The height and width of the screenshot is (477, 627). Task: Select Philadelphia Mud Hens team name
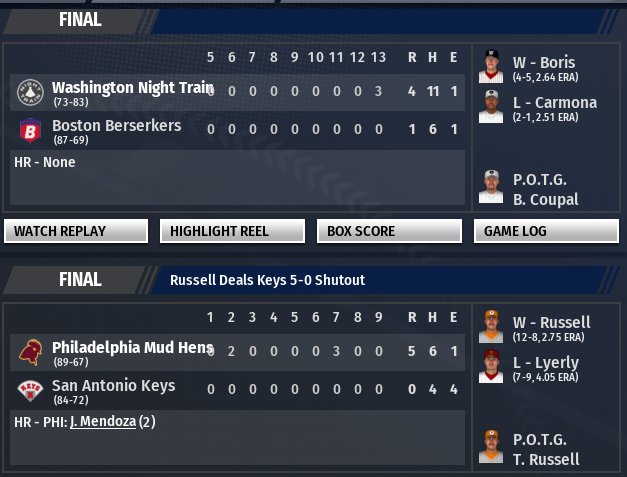click(x=132, y=348)
